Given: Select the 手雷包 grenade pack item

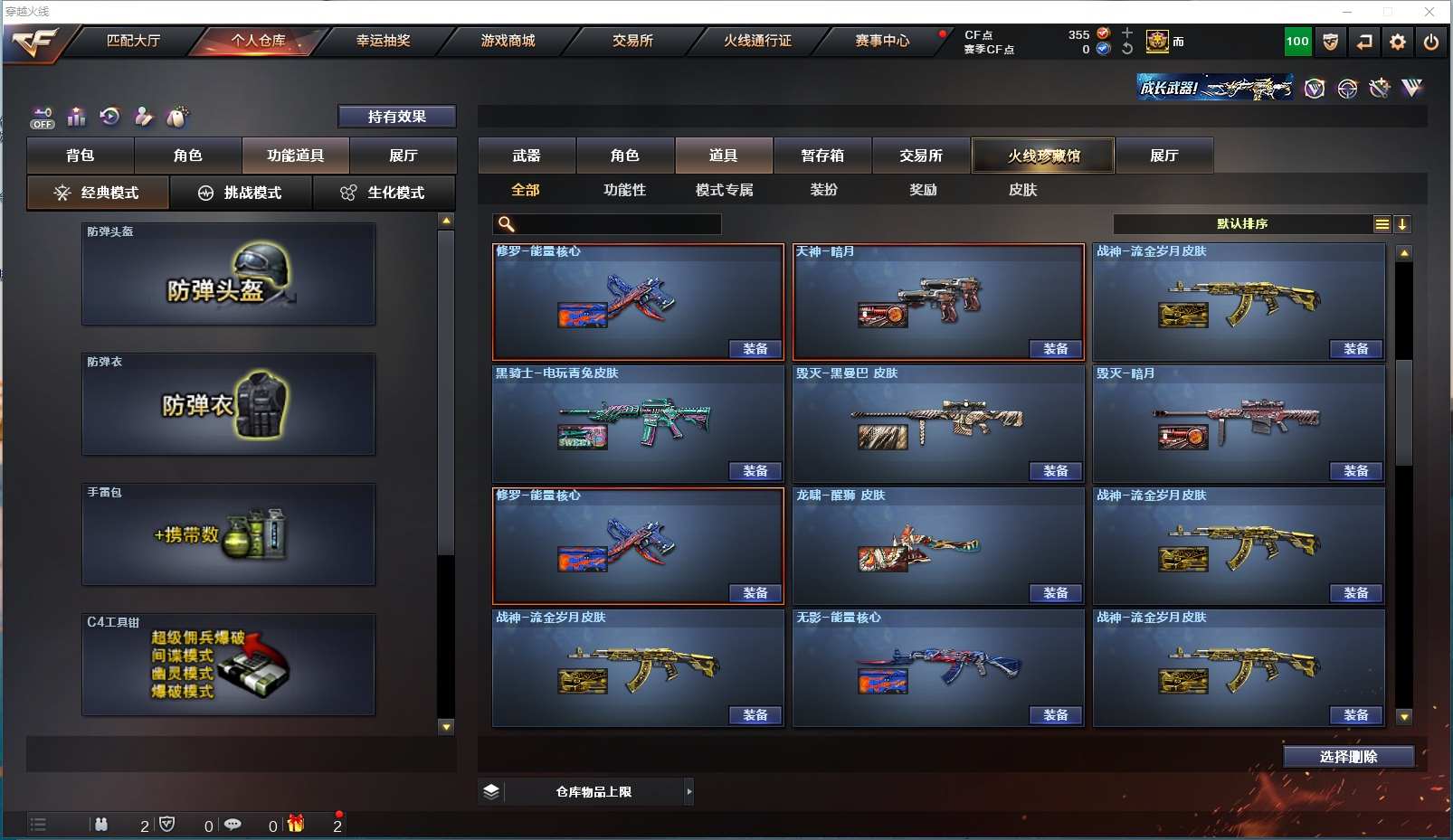Looking at the screenshot, I should 228,534.
